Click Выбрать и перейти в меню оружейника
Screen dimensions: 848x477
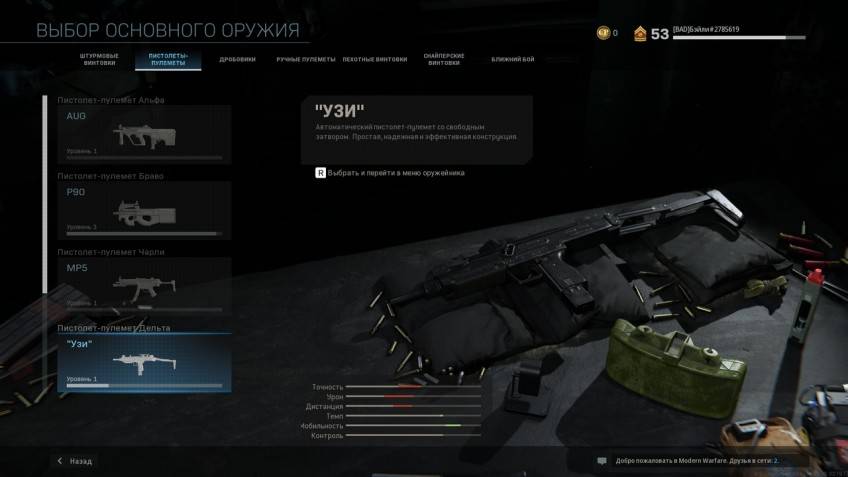point(390,173)
